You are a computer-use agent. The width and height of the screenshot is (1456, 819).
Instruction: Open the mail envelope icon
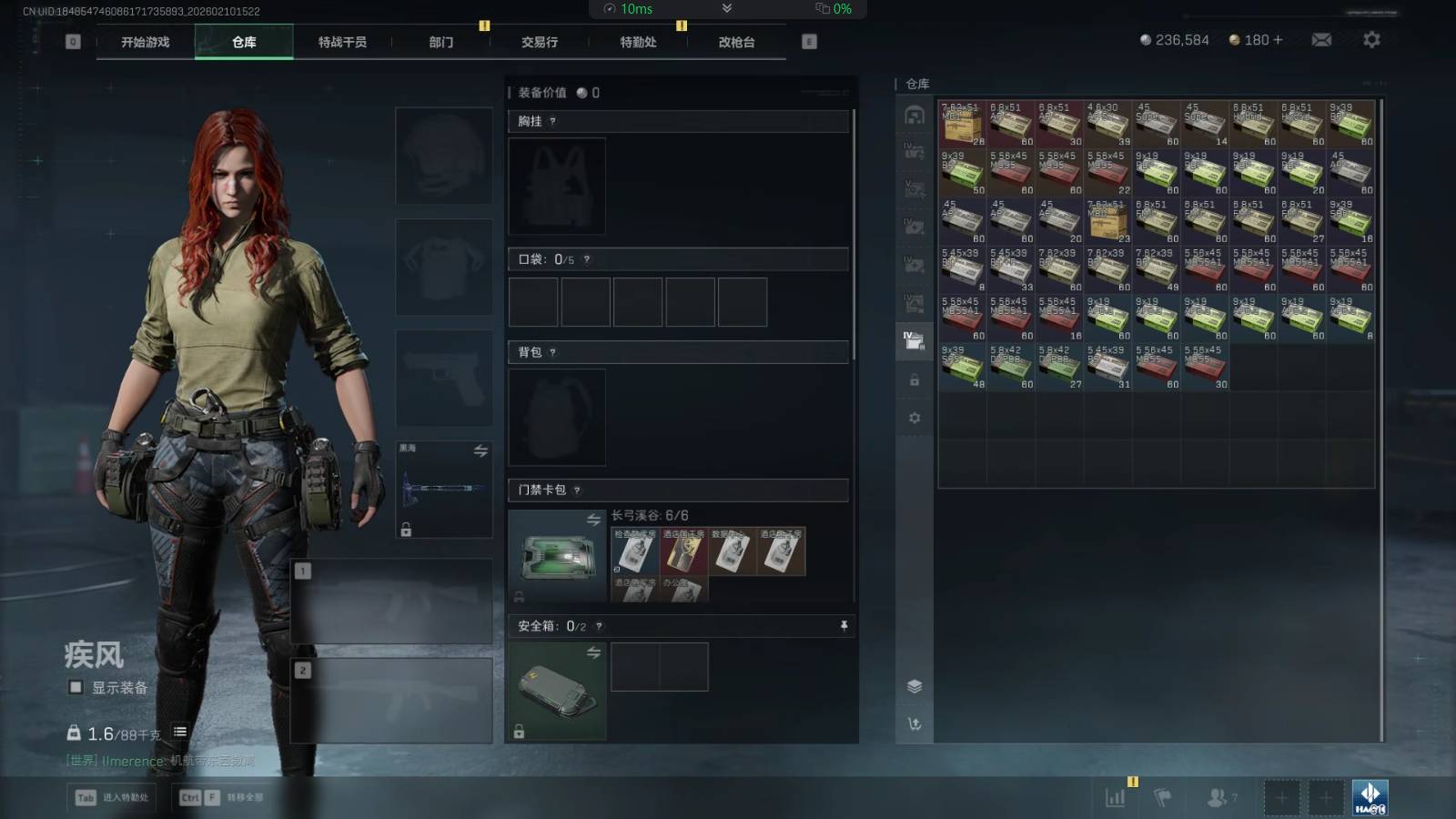tap(1321, 40)
